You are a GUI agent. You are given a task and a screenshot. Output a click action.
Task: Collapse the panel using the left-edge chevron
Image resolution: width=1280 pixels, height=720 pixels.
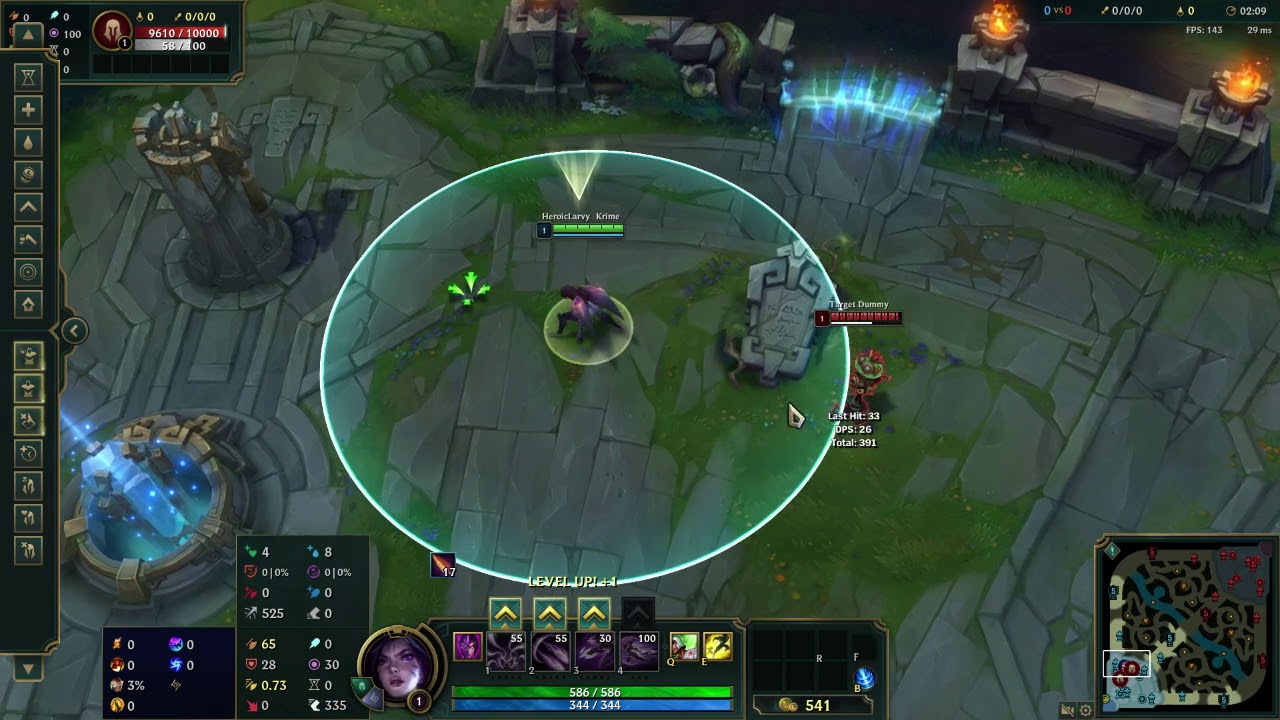pyautogui.click(x=74, y=330)
